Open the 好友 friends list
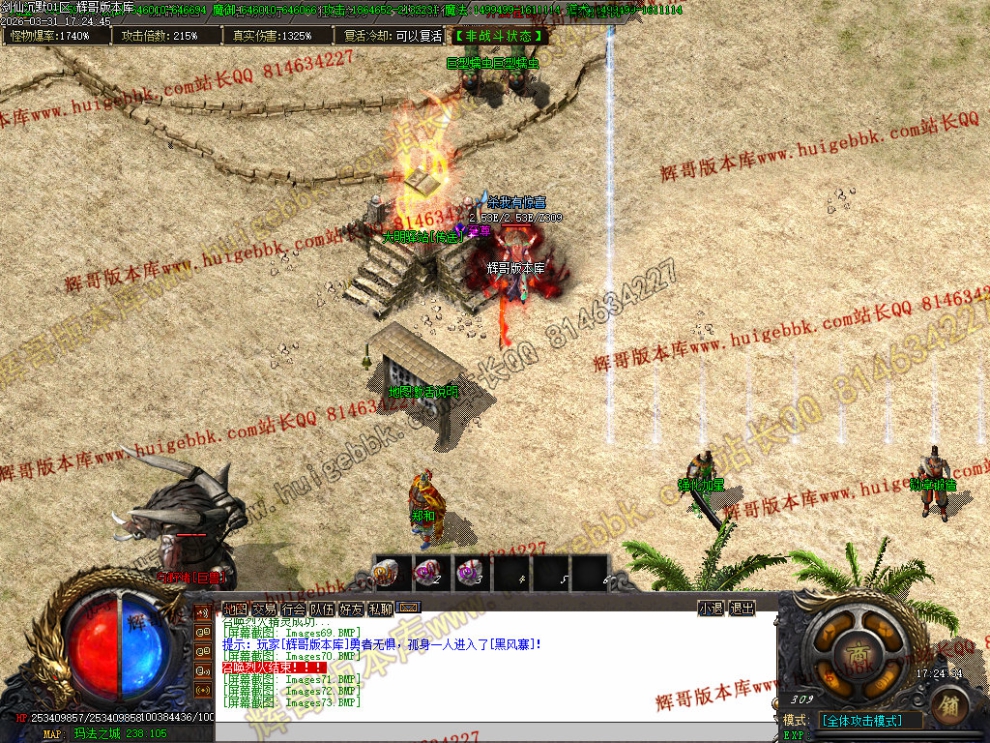Viewport: 990px width, 743px height. (351, 608)
